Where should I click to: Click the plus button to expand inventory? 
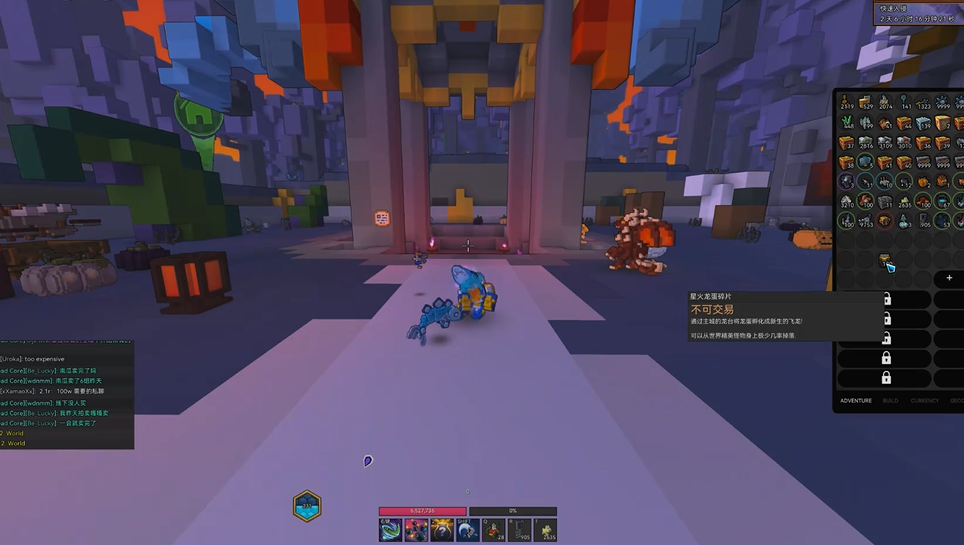[x=949, y=278]
